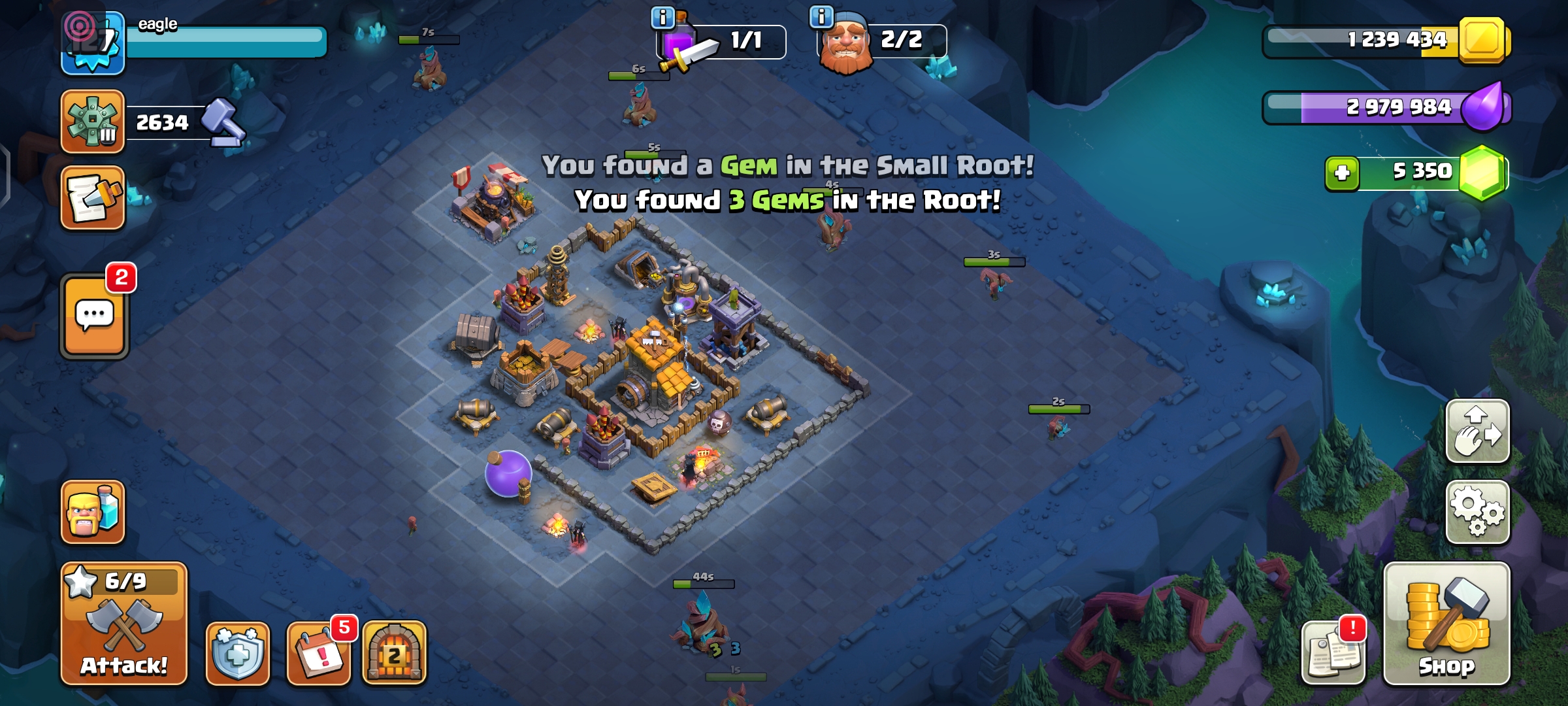Tap the Attack! button
The height and width of the screenshot is (706, 1568).
[124, 624]
